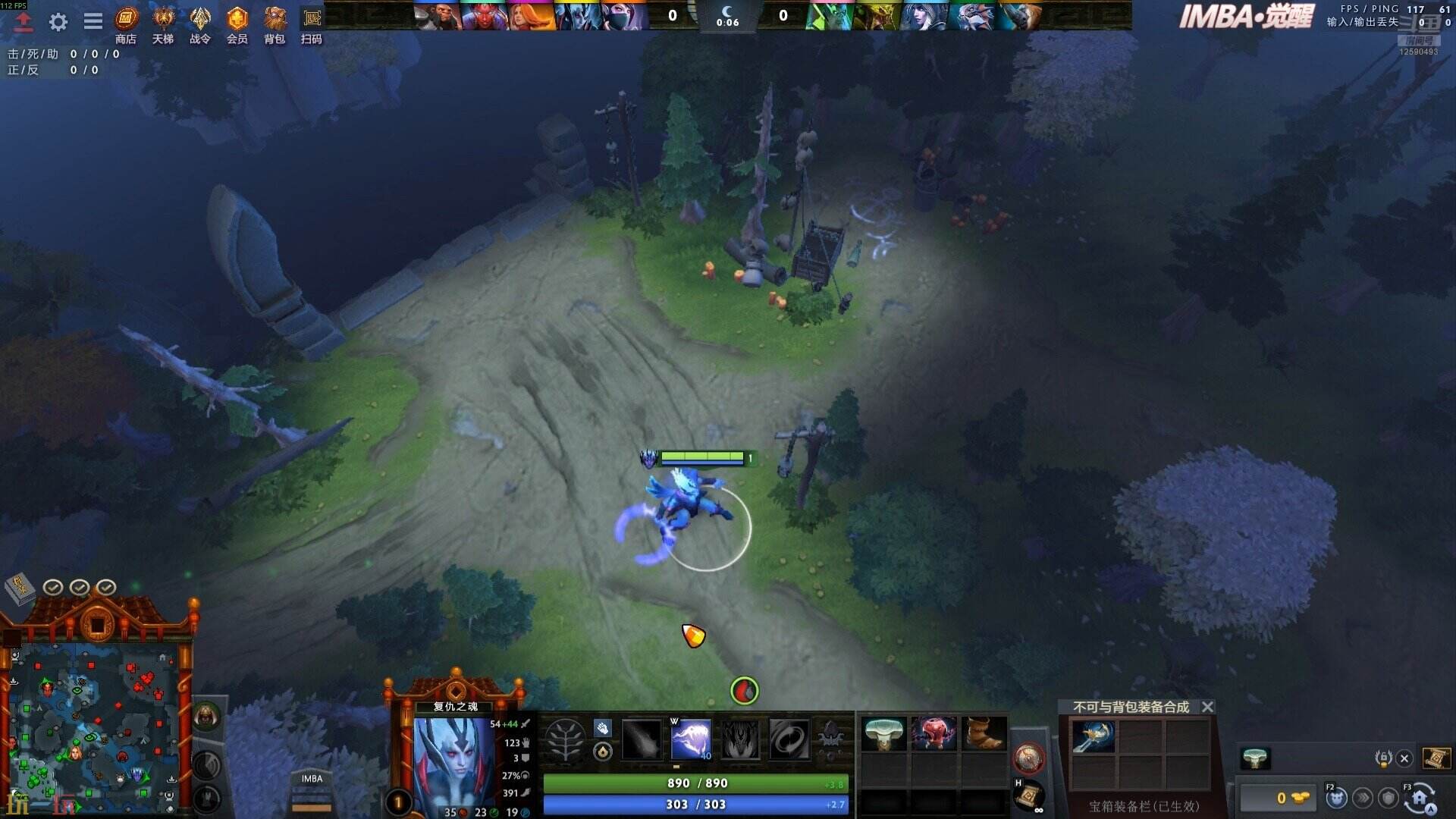Open the hamburger main menu
Image resolution: width=1456 pixels, height=819 pixels.
click(93, 21)
